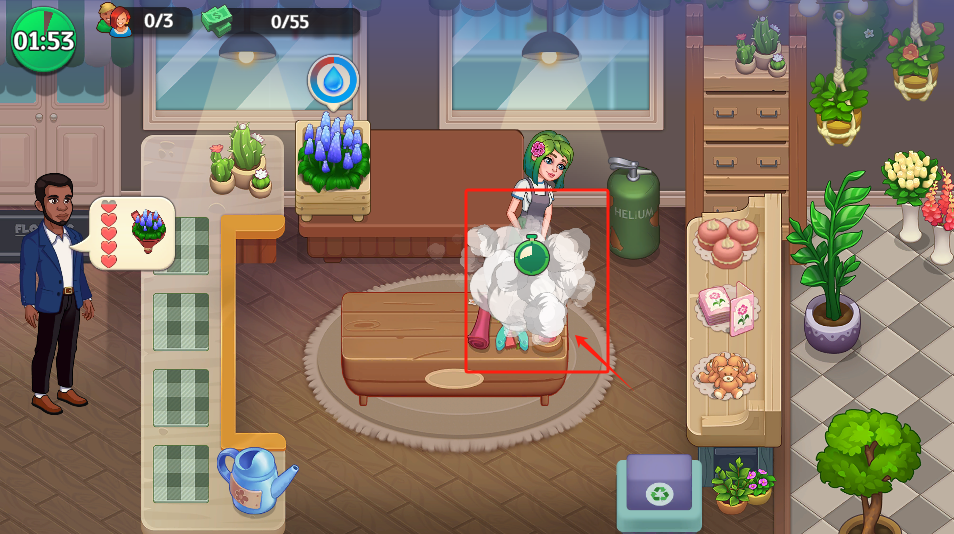
Task: Select the customer's bouquet order bubble
Action: (x=135, y=232)
